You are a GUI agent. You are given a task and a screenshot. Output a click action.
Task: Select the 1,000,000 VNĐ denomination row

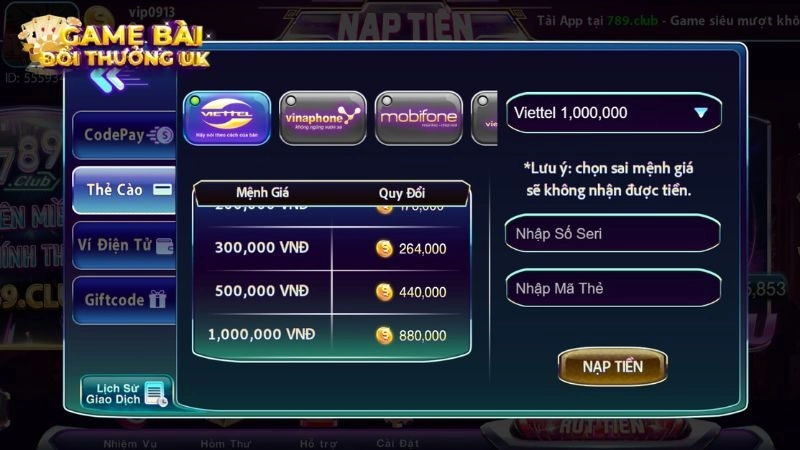coord(330,335)
